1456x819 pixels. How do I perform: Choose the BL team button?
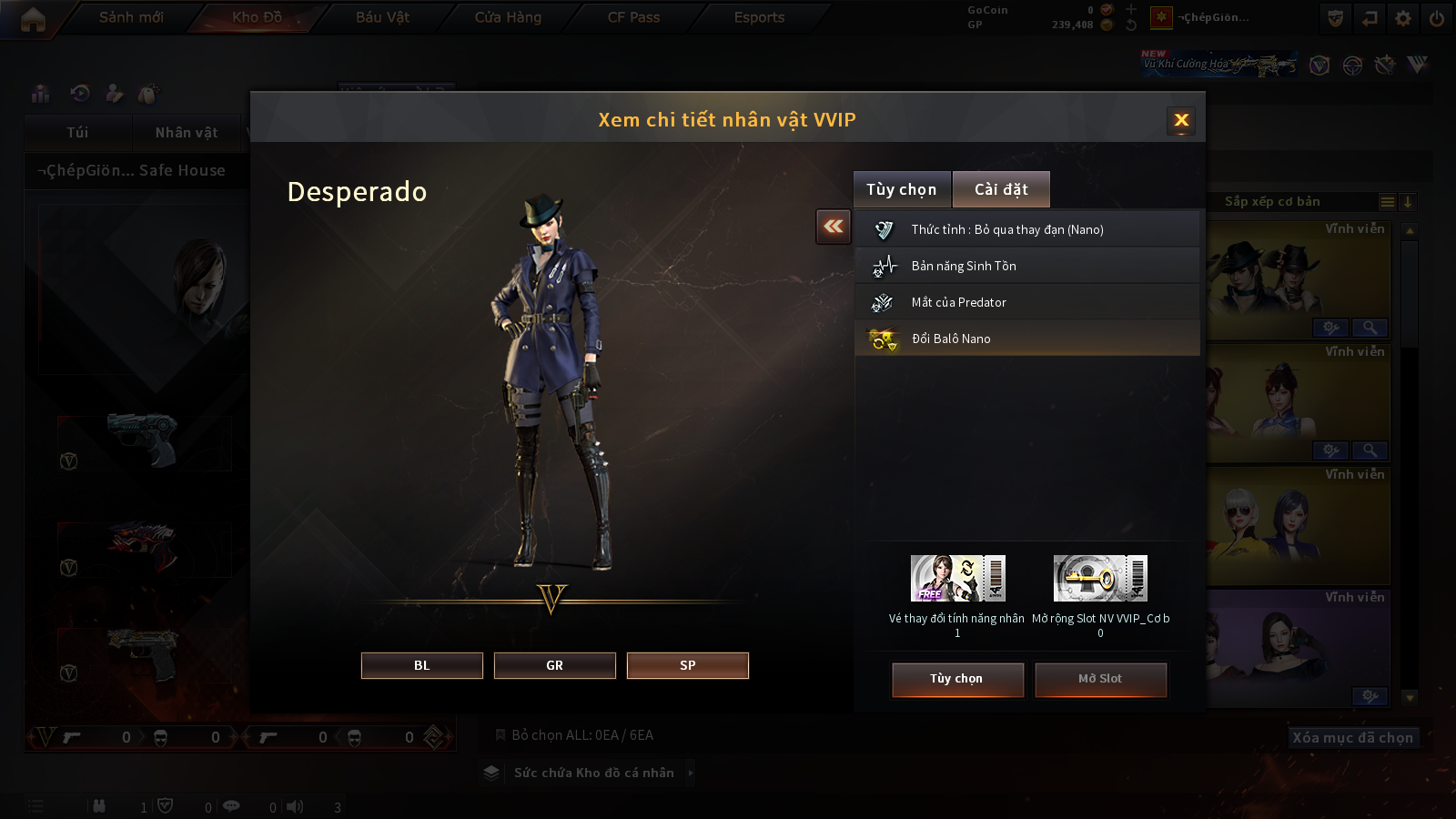pyautogui.click(x=421, y=665)
